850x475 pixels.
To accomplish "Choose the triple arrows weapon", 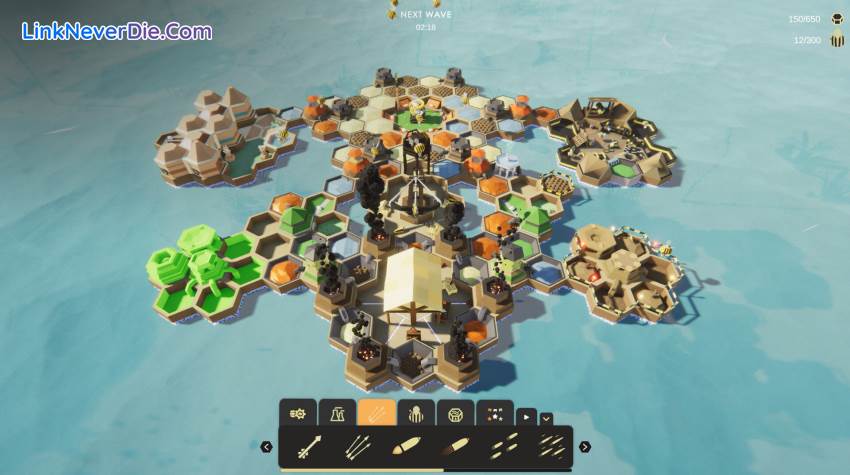I will click(x=357, y=447).
